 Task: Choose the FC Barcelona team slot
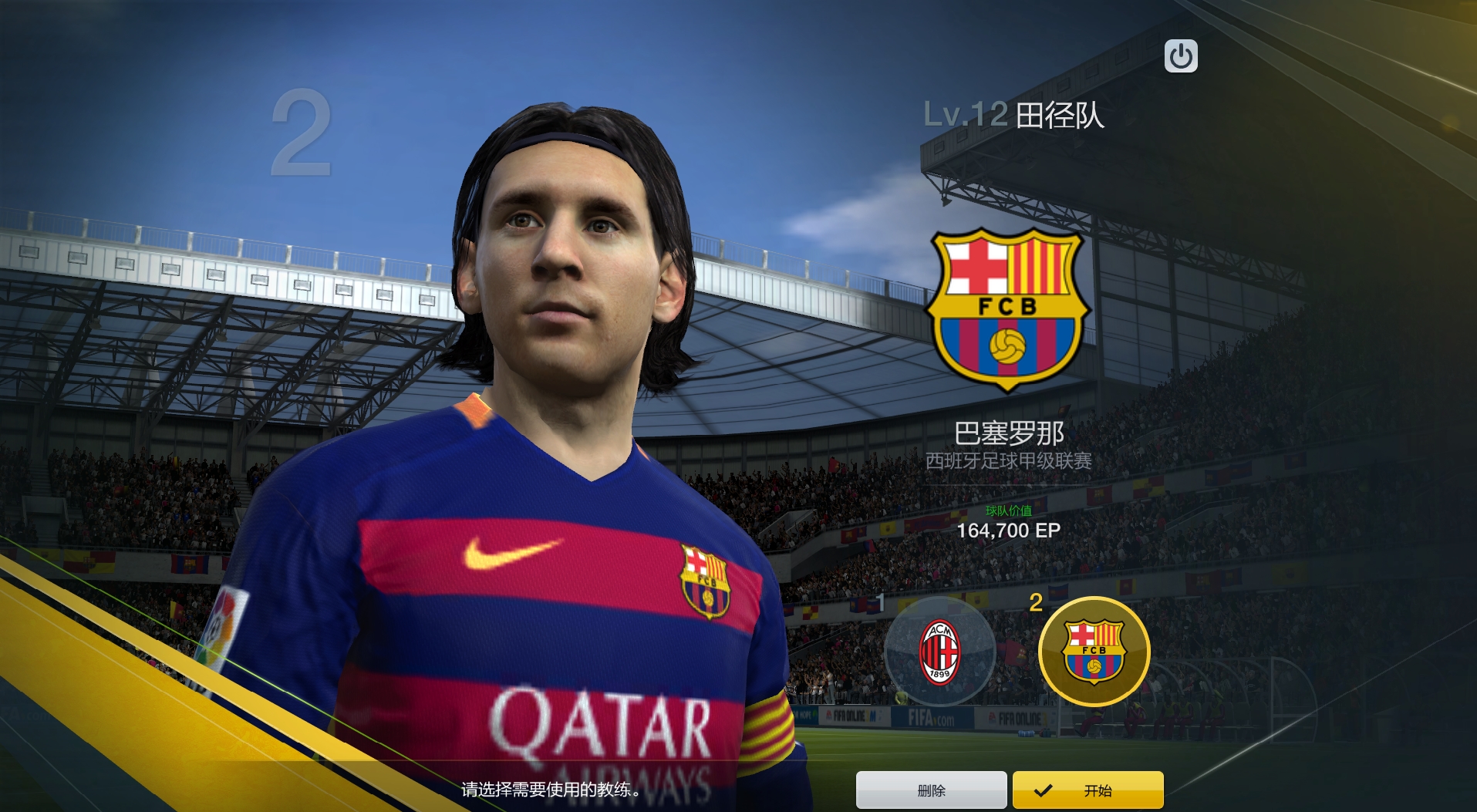click(1094, 652)
